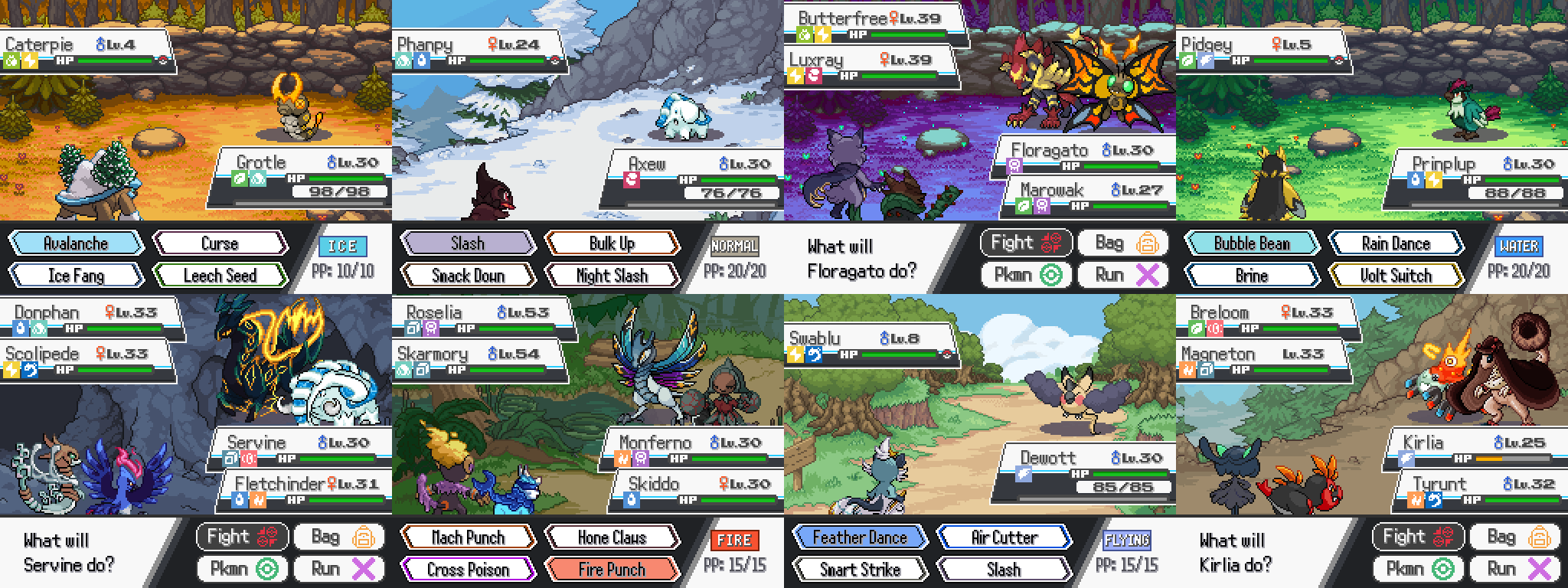1568x588 pixels.
Task: Select Hone Claws
Action: (612, 537)
